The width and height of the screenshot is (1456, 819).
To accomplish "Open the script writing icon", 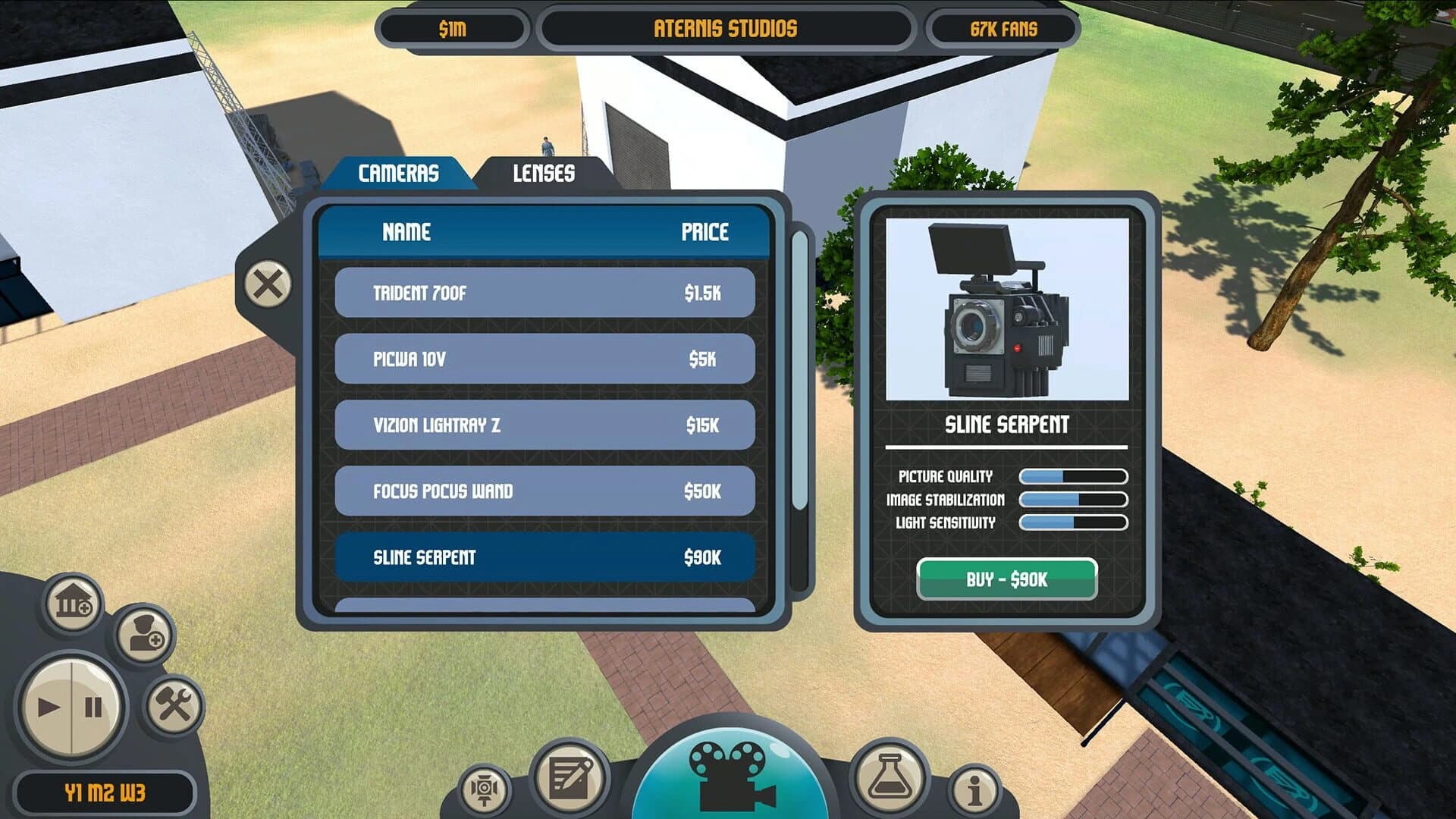I will pos(570,777).
